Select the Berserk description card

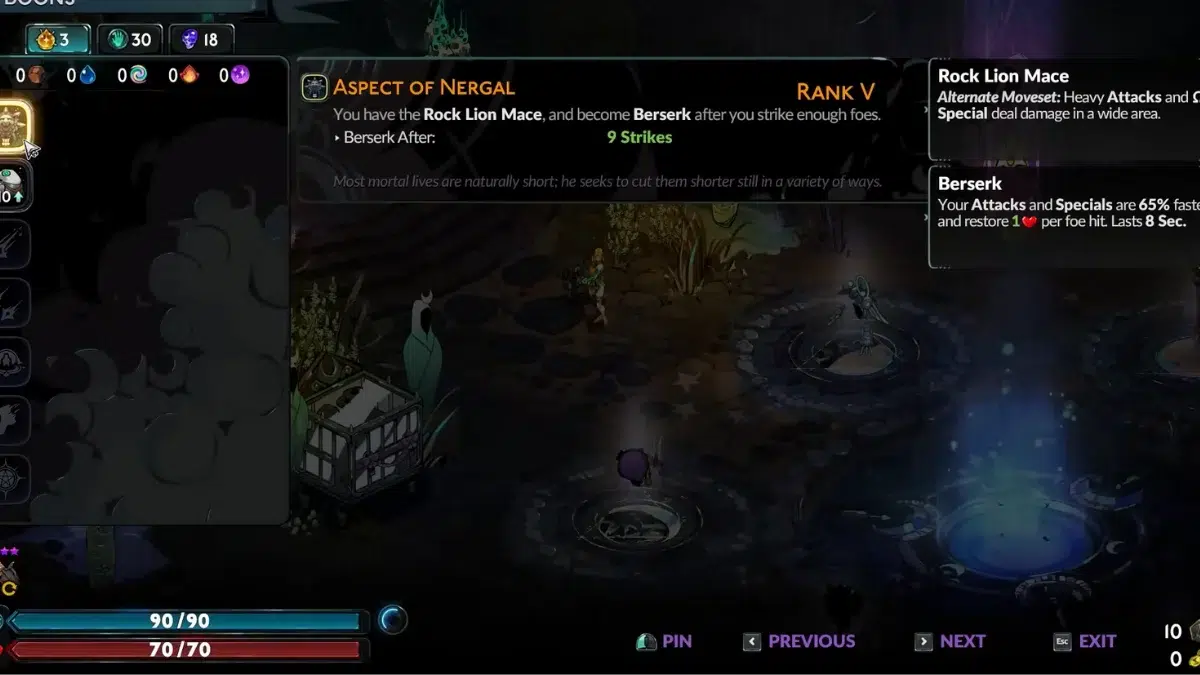pos(1065,218)
